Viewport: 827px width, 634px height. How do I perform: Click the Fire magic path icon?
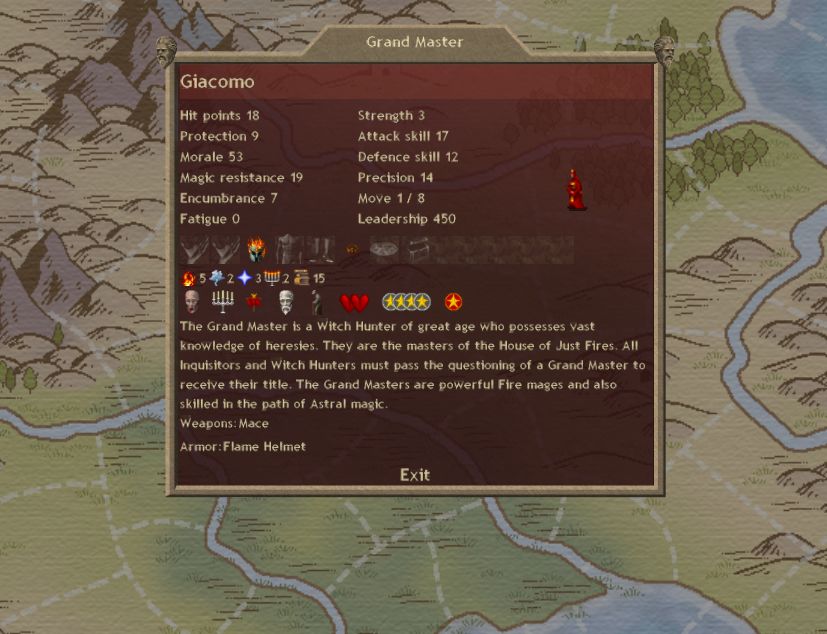point(188,278)
